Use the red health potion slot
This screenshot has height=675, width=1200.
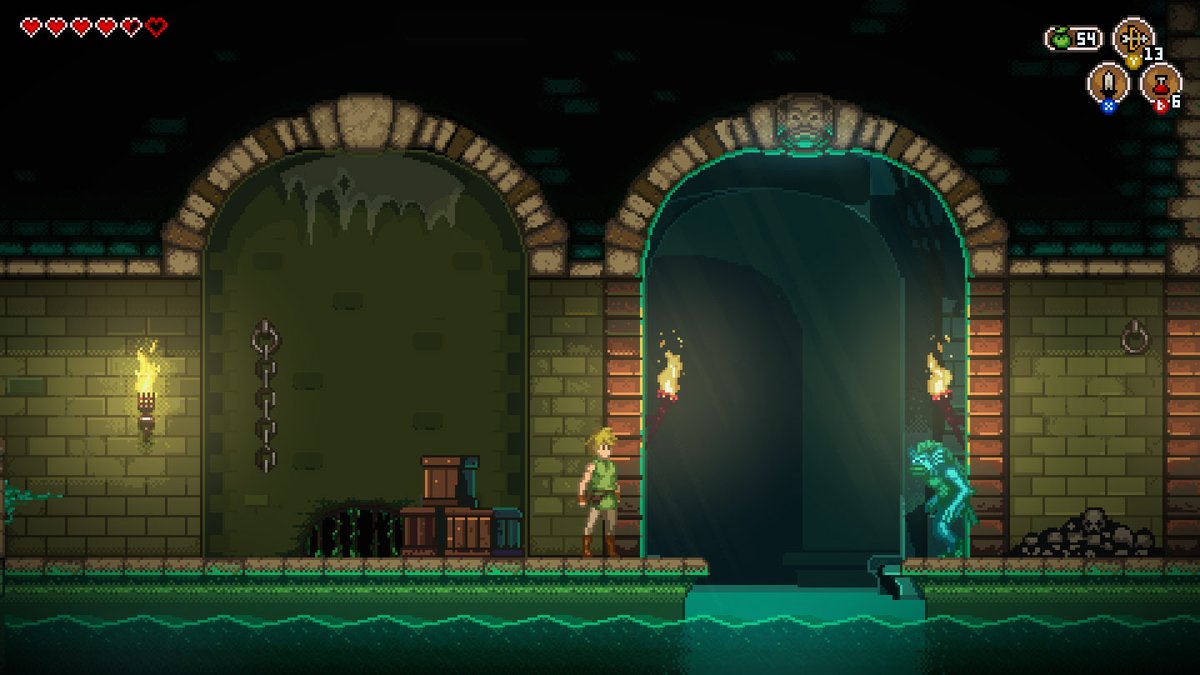pyautogui.click(x=1160, y=81)
